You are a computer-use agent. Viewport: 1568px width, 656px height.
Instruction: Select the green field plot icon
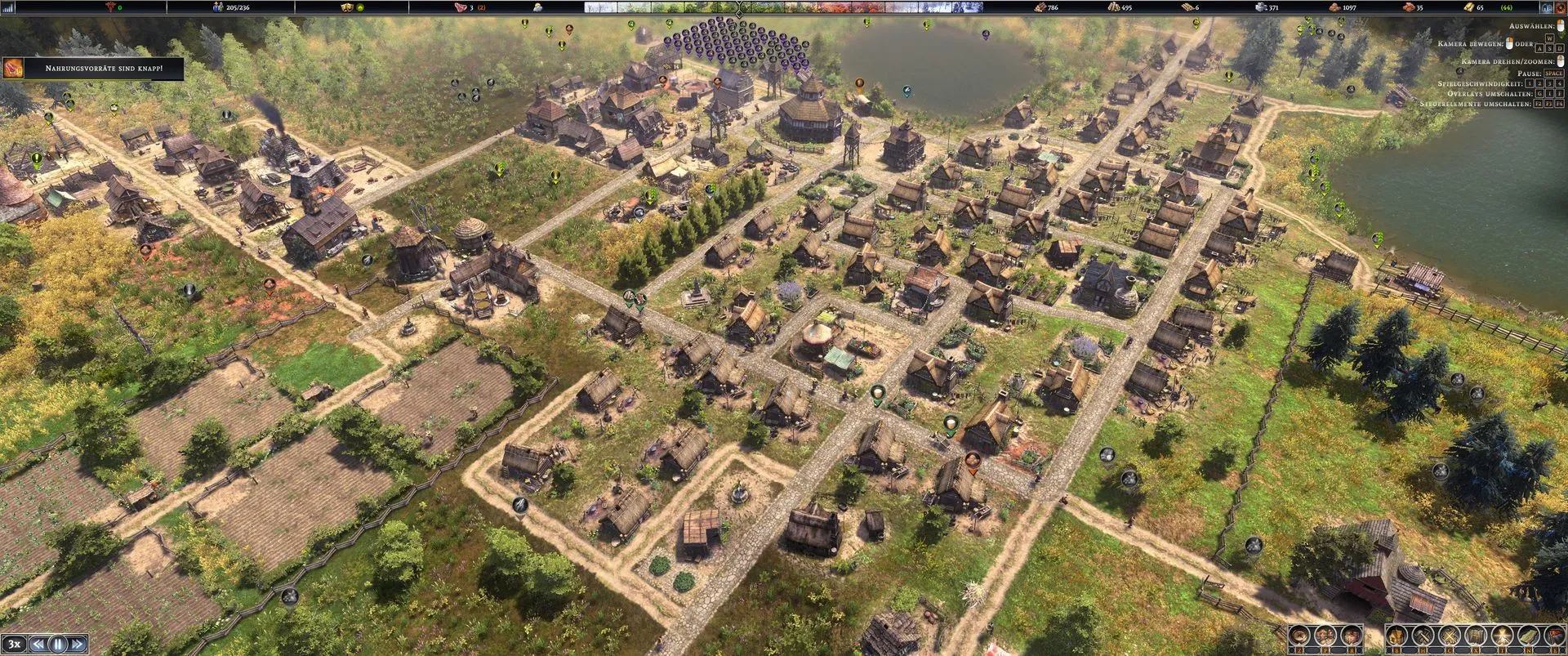pyautogui.click(x=1526, y=636)
